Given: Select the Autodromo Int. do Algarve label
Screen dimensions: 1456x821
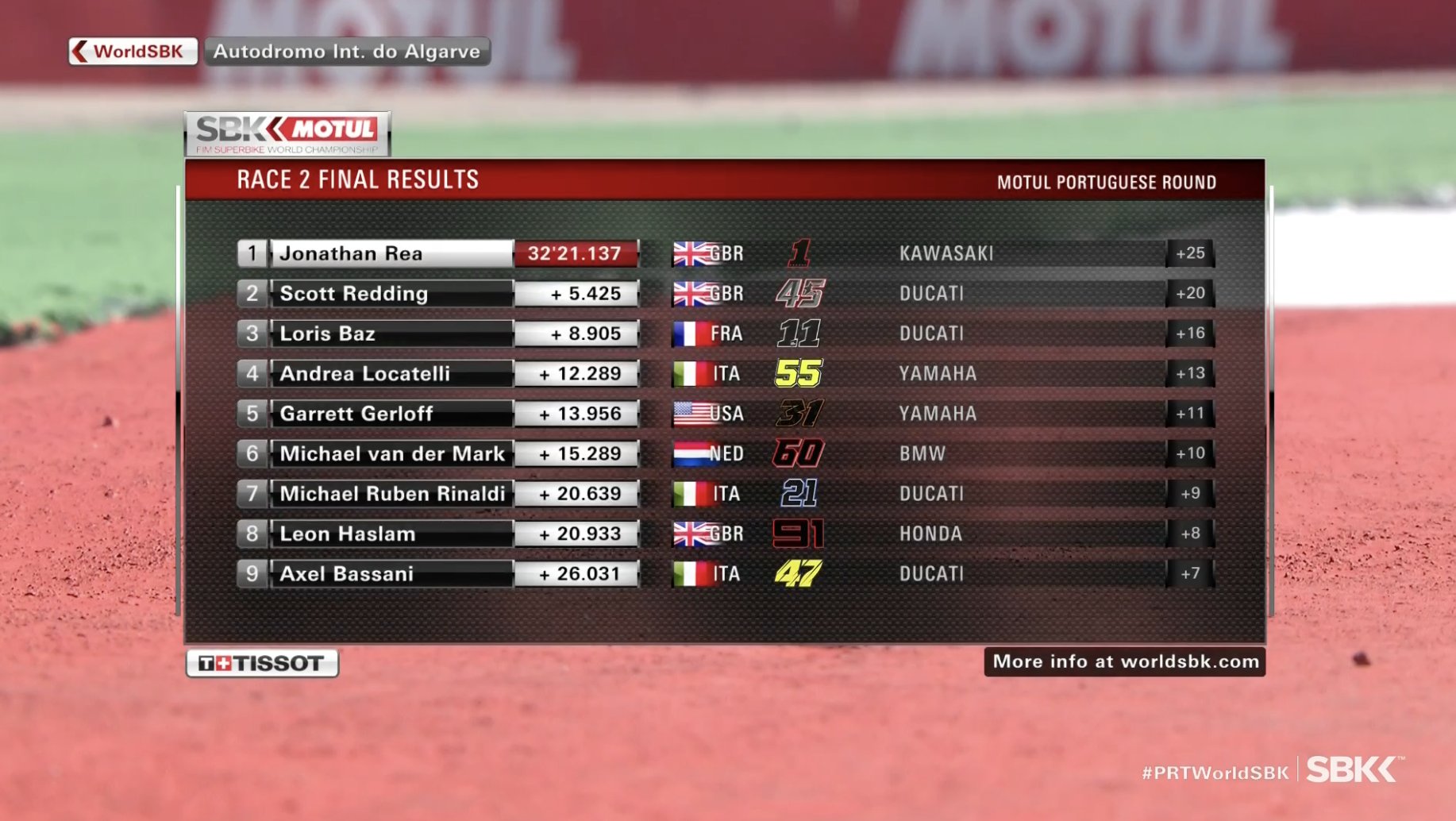Looking at the screenshot, I should (x=347, y=52).
